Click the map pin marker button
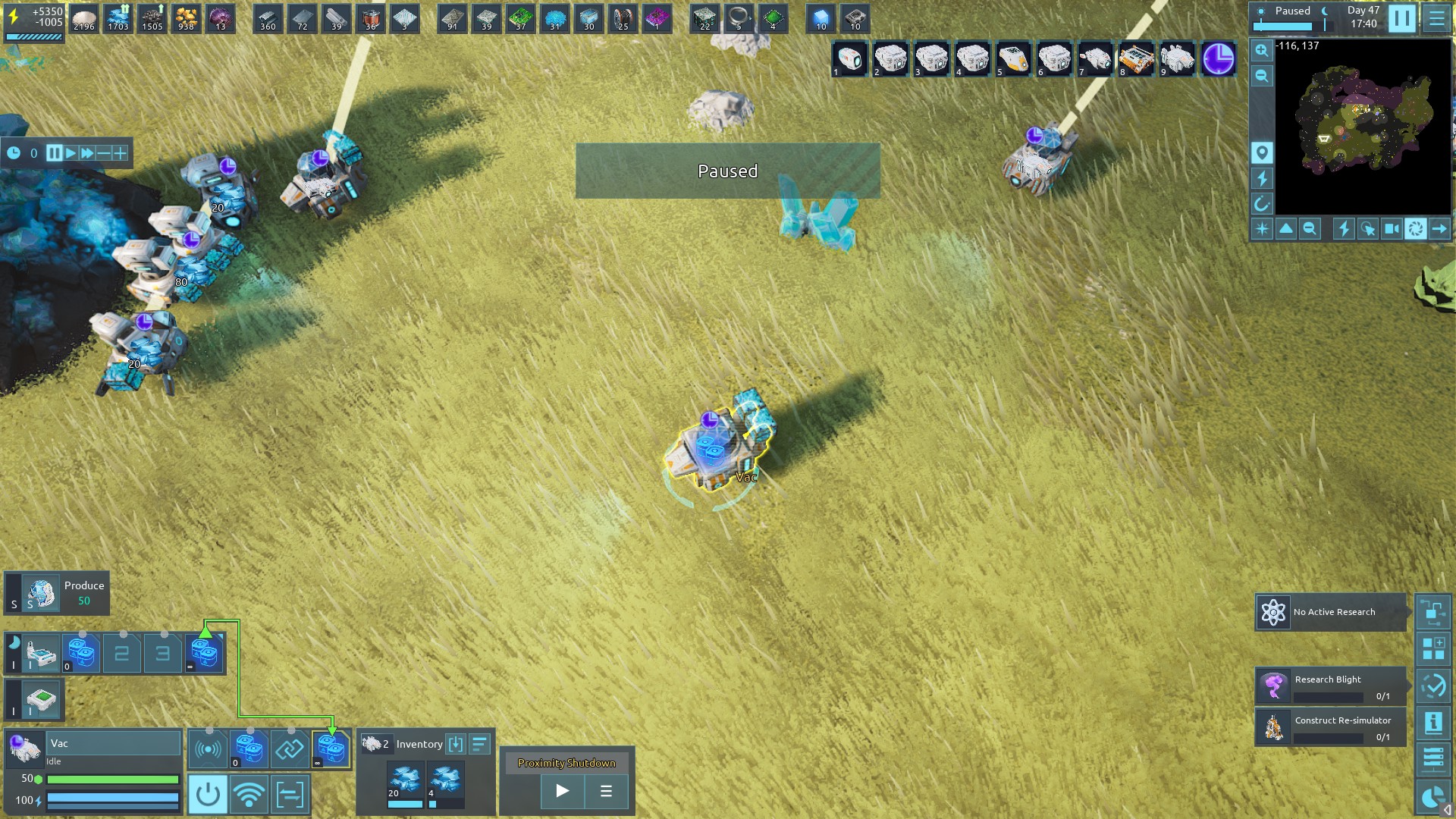This screenshot has height=819, width=1456. [1261, 153]
